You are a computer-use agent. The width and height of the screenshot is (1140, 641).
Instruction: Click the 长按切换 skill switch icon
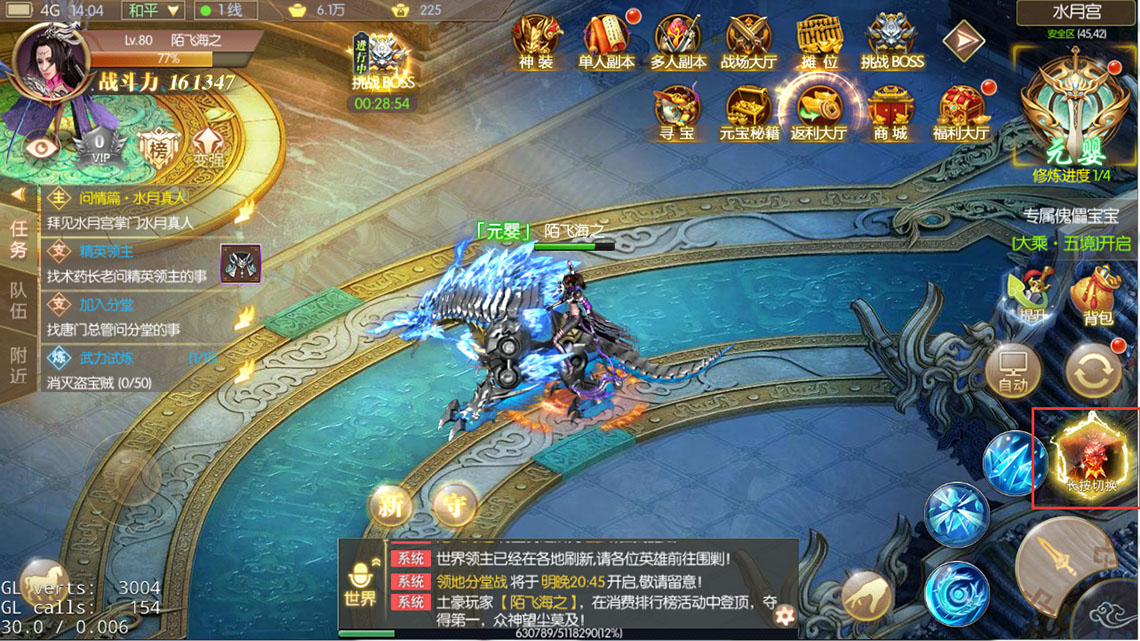1086,458
